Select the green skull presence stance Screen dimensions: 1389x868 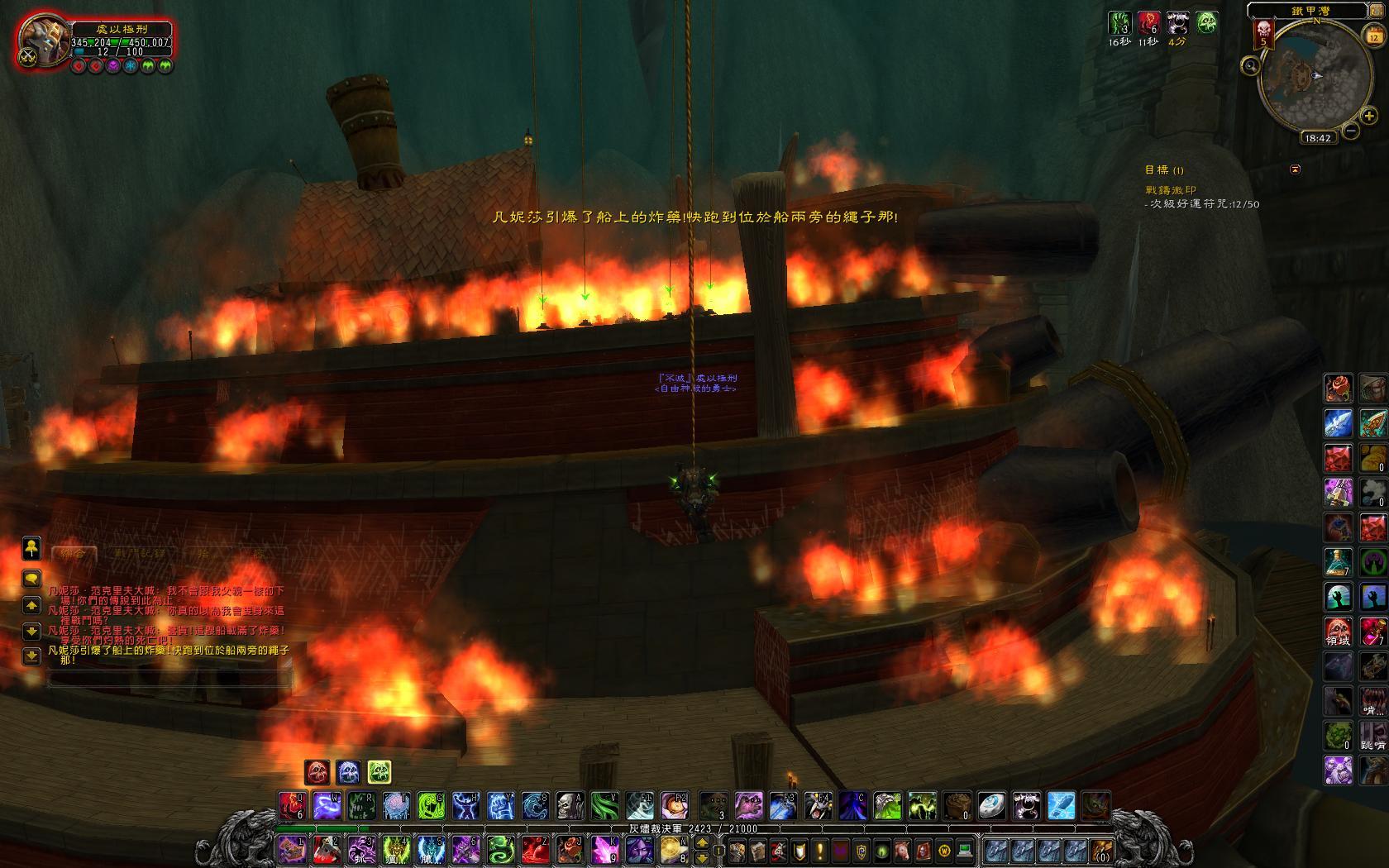coord(379,772)
